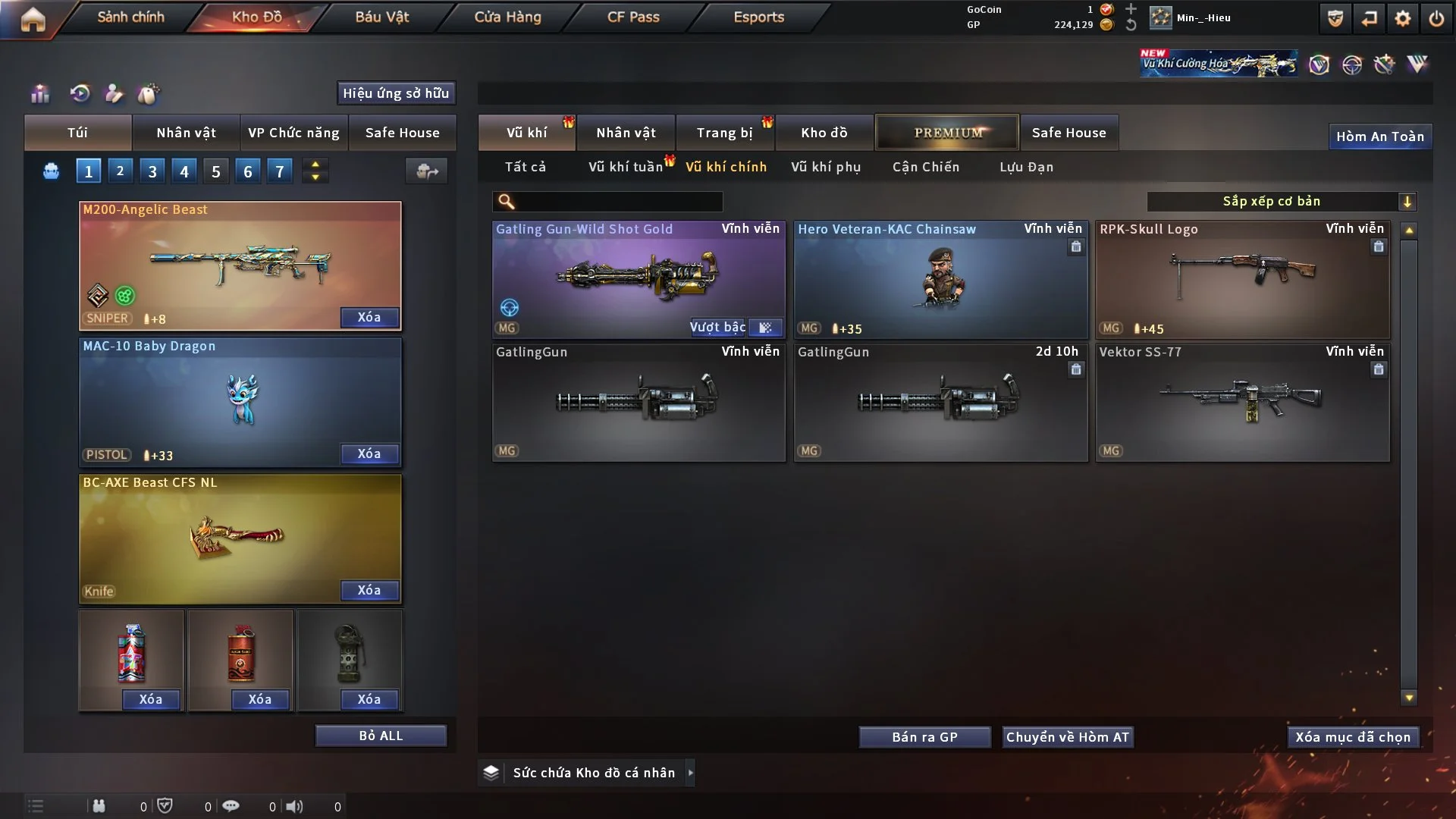
Task: Switch to the Nhân vật inventory tab
Action: tap(626, 133)
